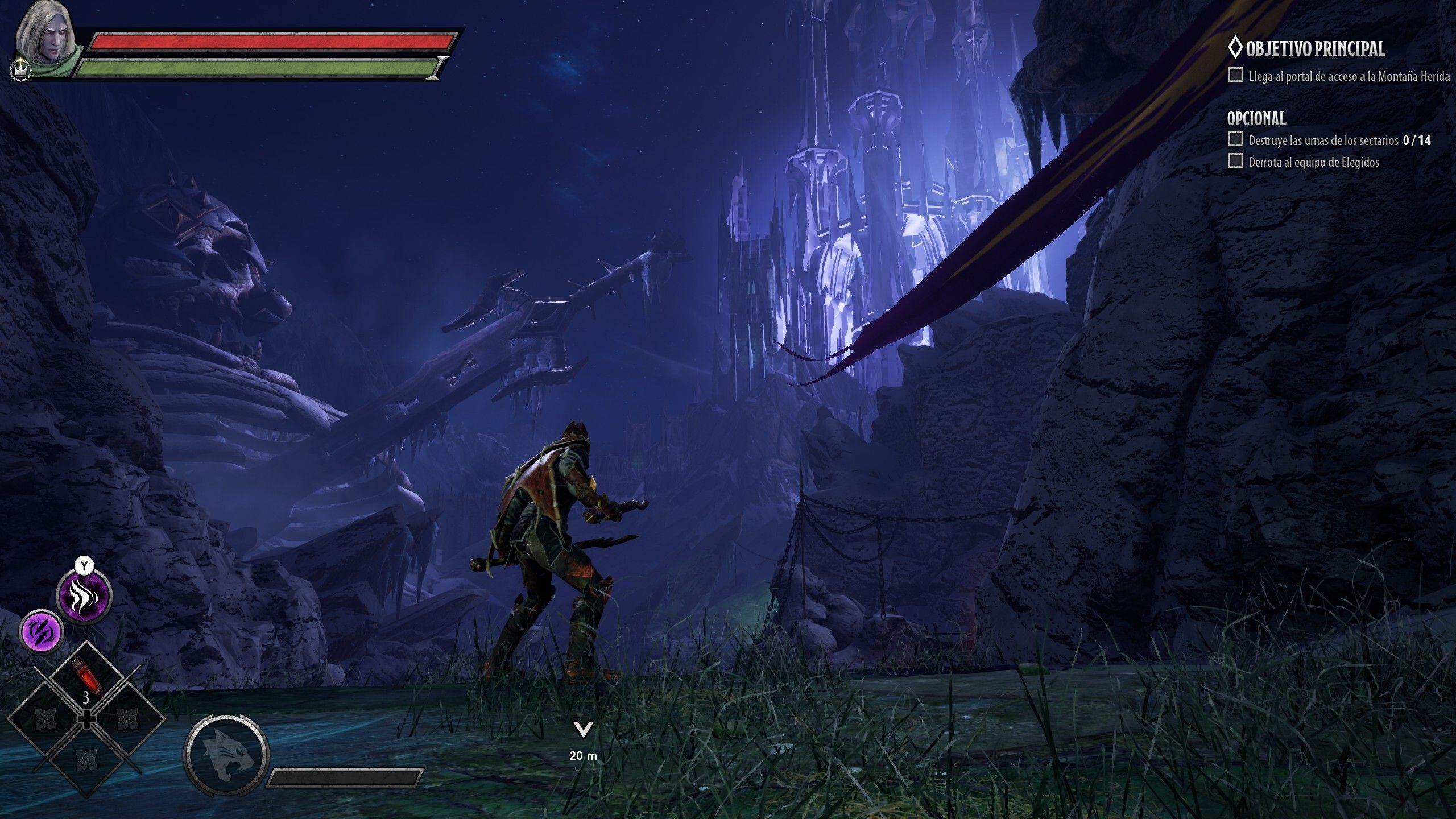1456x819 pixels.
Task: Check the defeat Elegidos team objective
Action: [1235, 162]
